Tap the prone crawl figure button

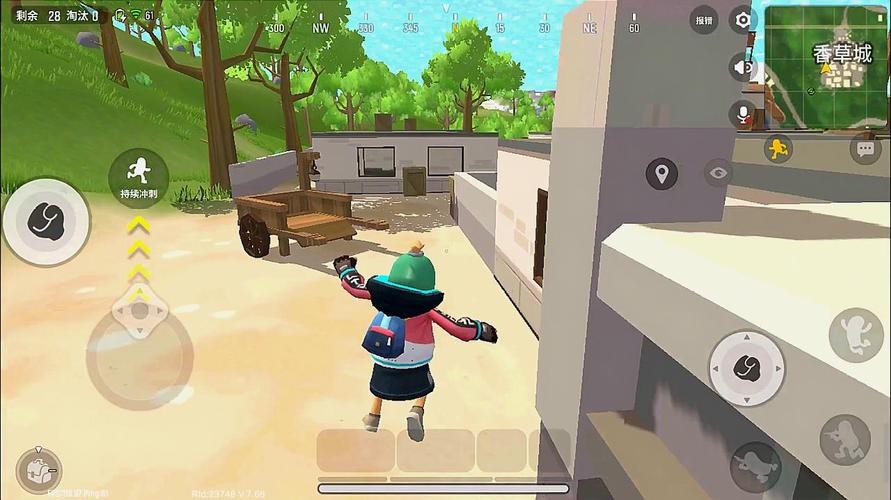[755, 465]
